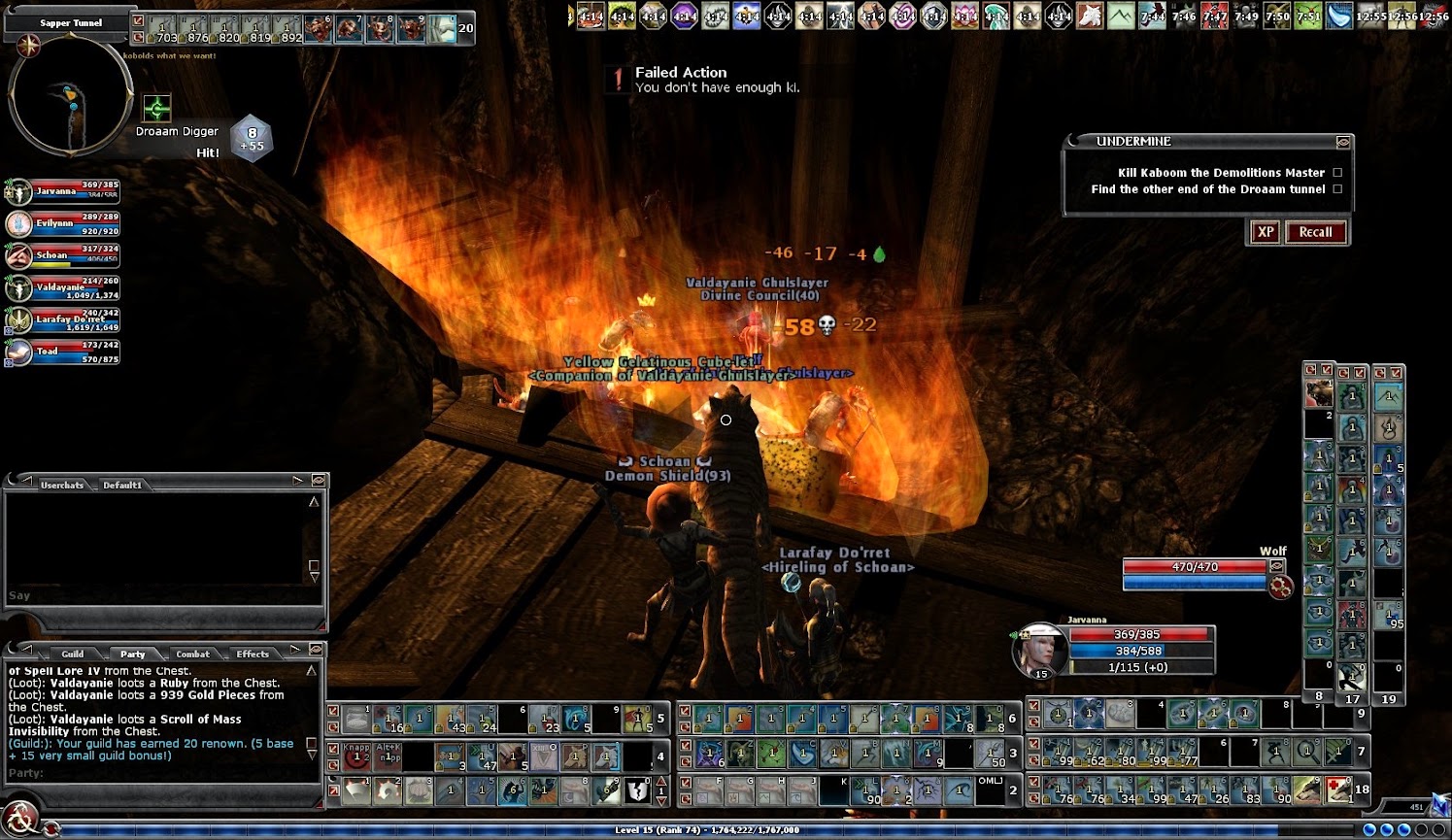Screen dimensions: 1452x840
Task: Open the Undermine objectives panel menu
Action: coord(1343,142)
